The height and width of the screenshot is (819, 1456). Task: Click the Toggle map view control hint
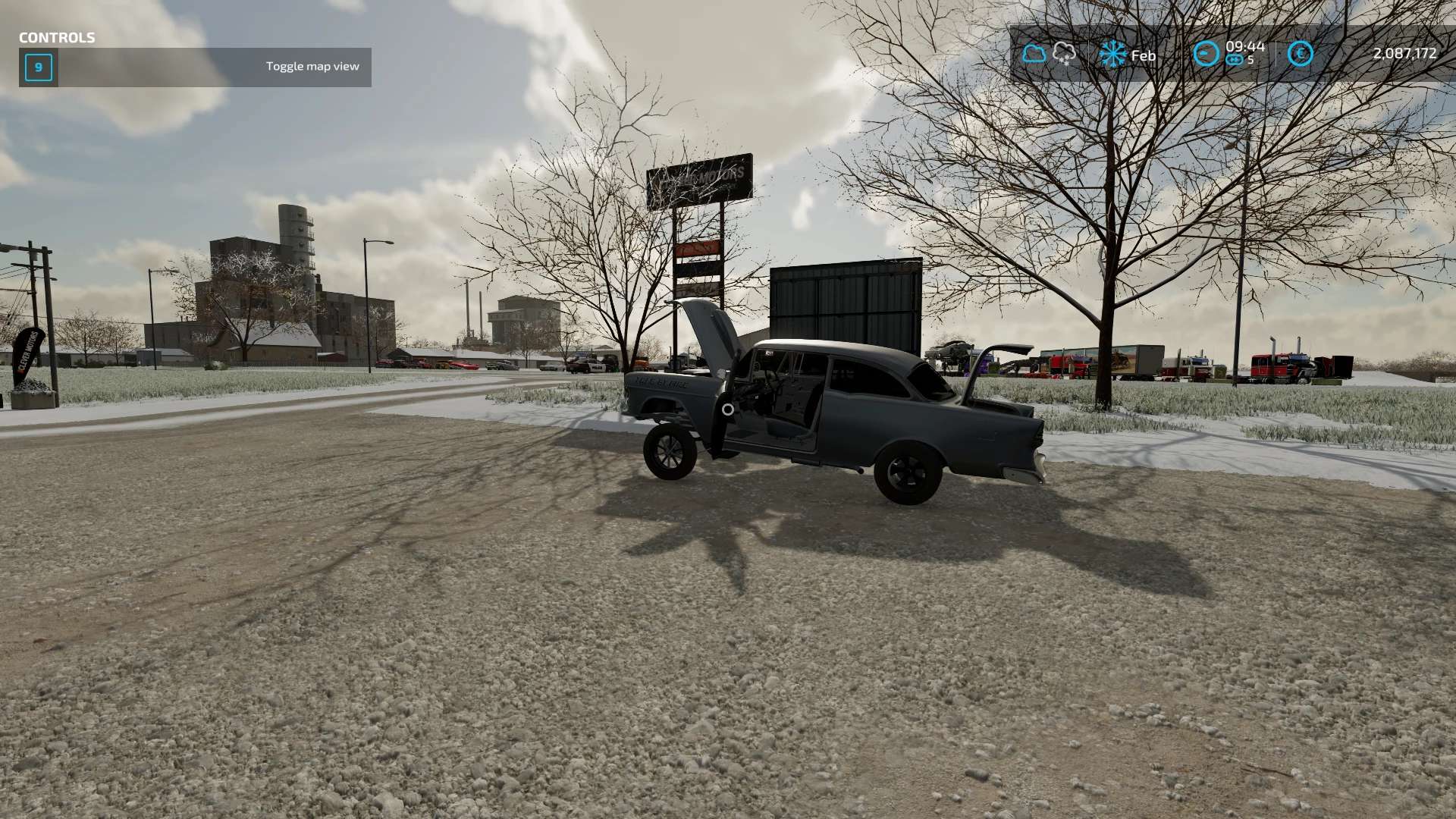point(312,67)
